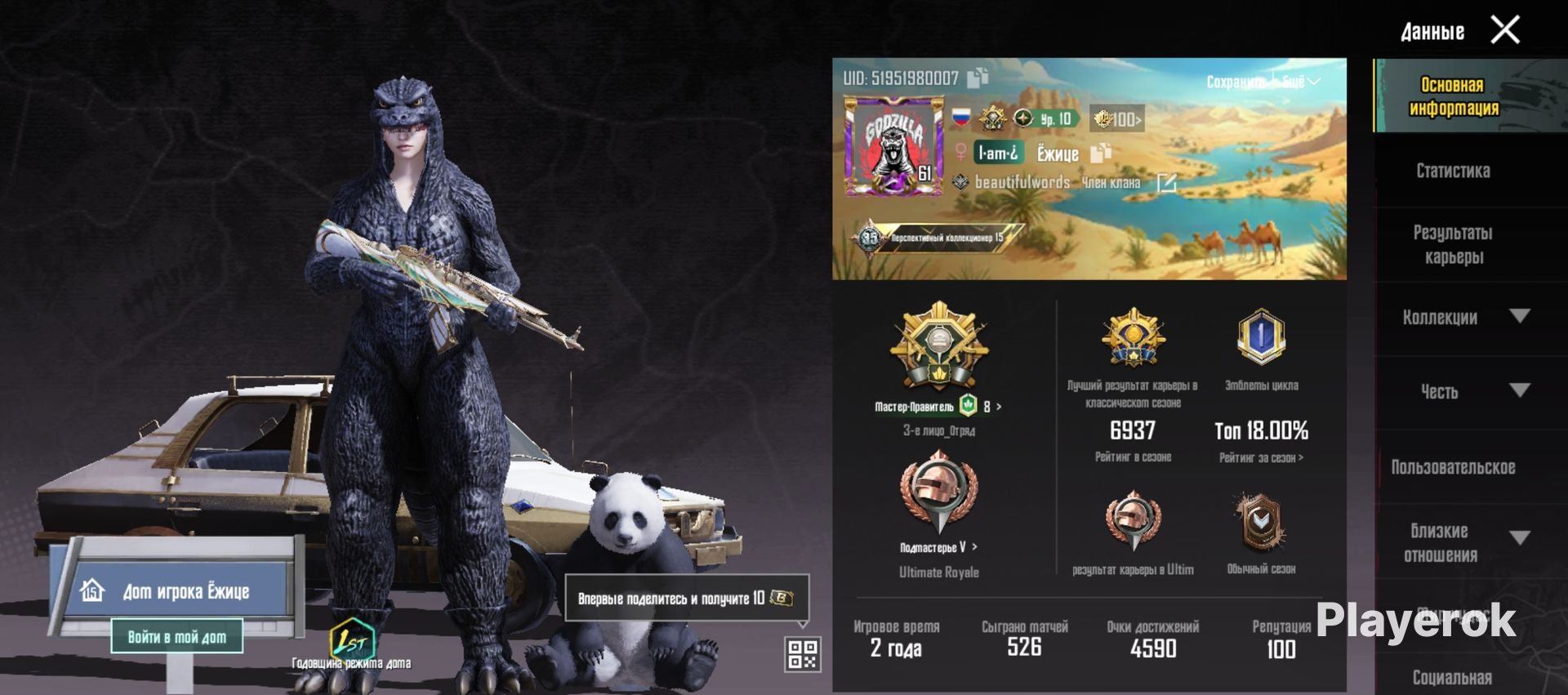1568x695 pixels.
Task: Open the Годовщина режима дома event icon
Action: [352, 641]
